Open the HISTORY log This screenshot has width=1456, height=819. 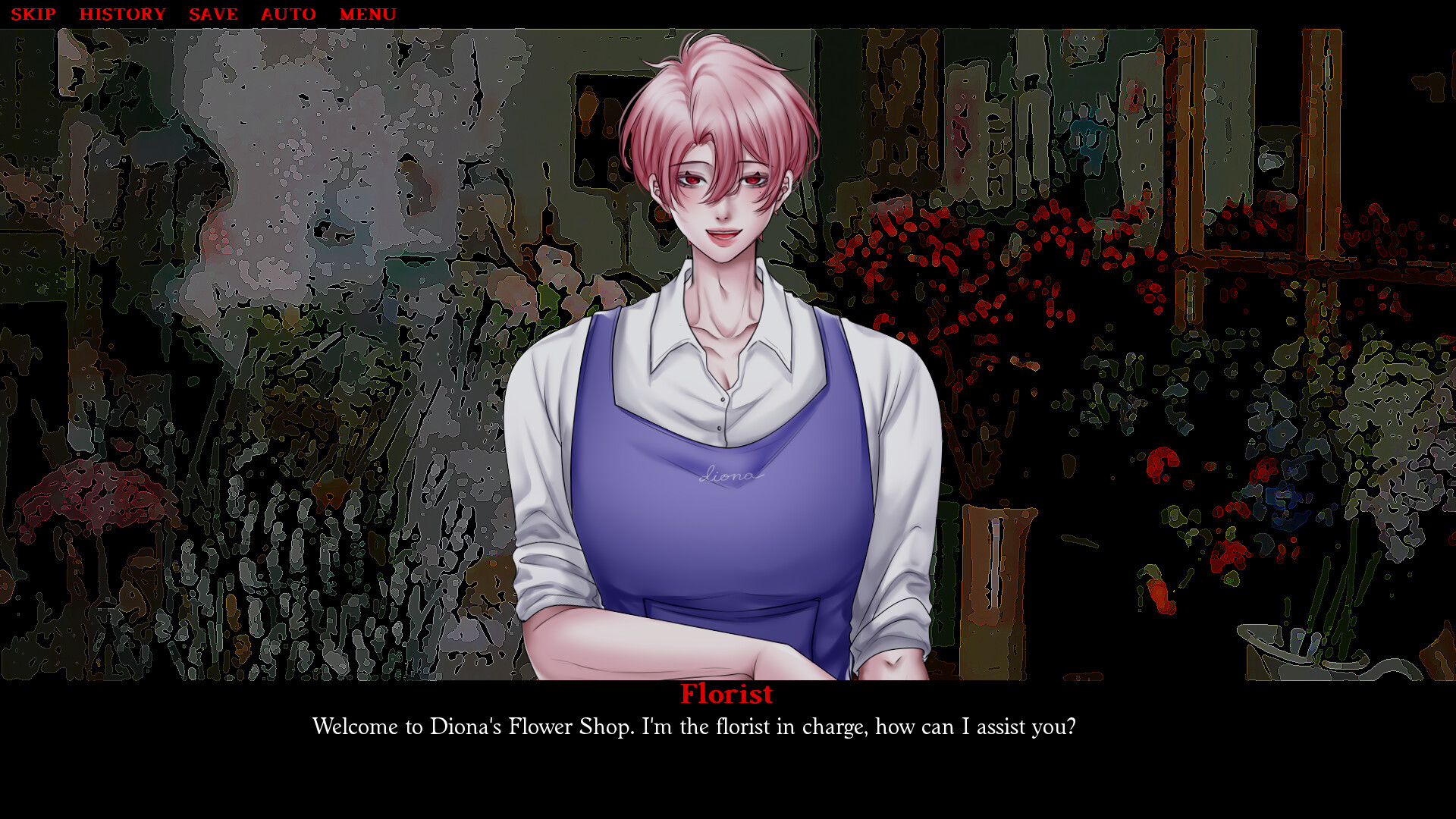(x=123, y=14)
